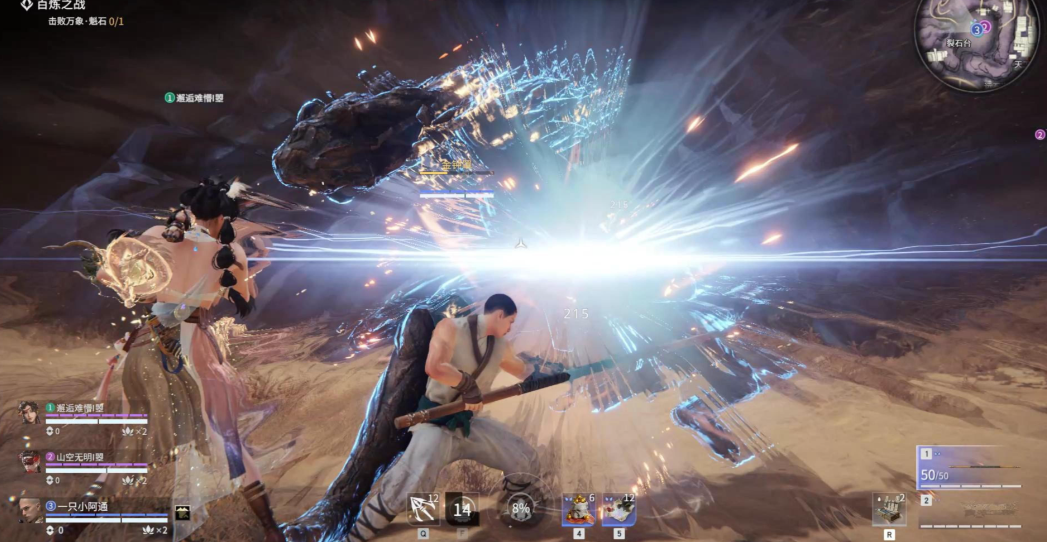The height and width of the screenshot is (542, 1047).
Task: Click the blue player 3 marker on minimap
Action: (976, 30)
